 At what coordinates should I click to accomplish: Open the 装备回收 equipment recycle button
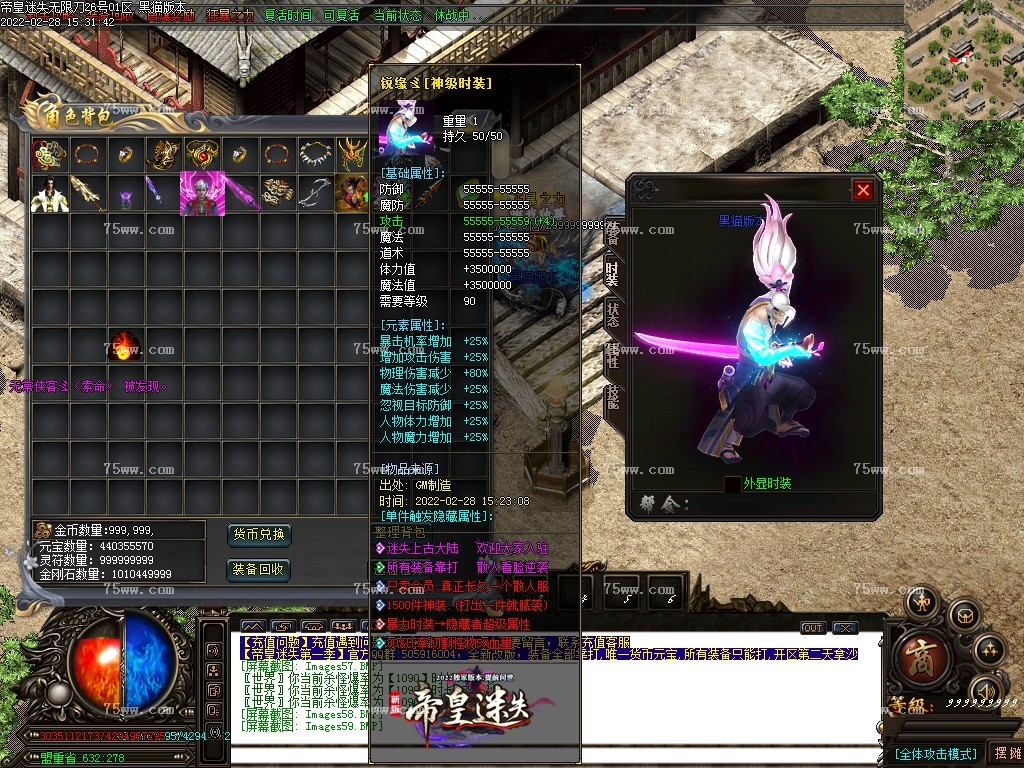(259, 570)
